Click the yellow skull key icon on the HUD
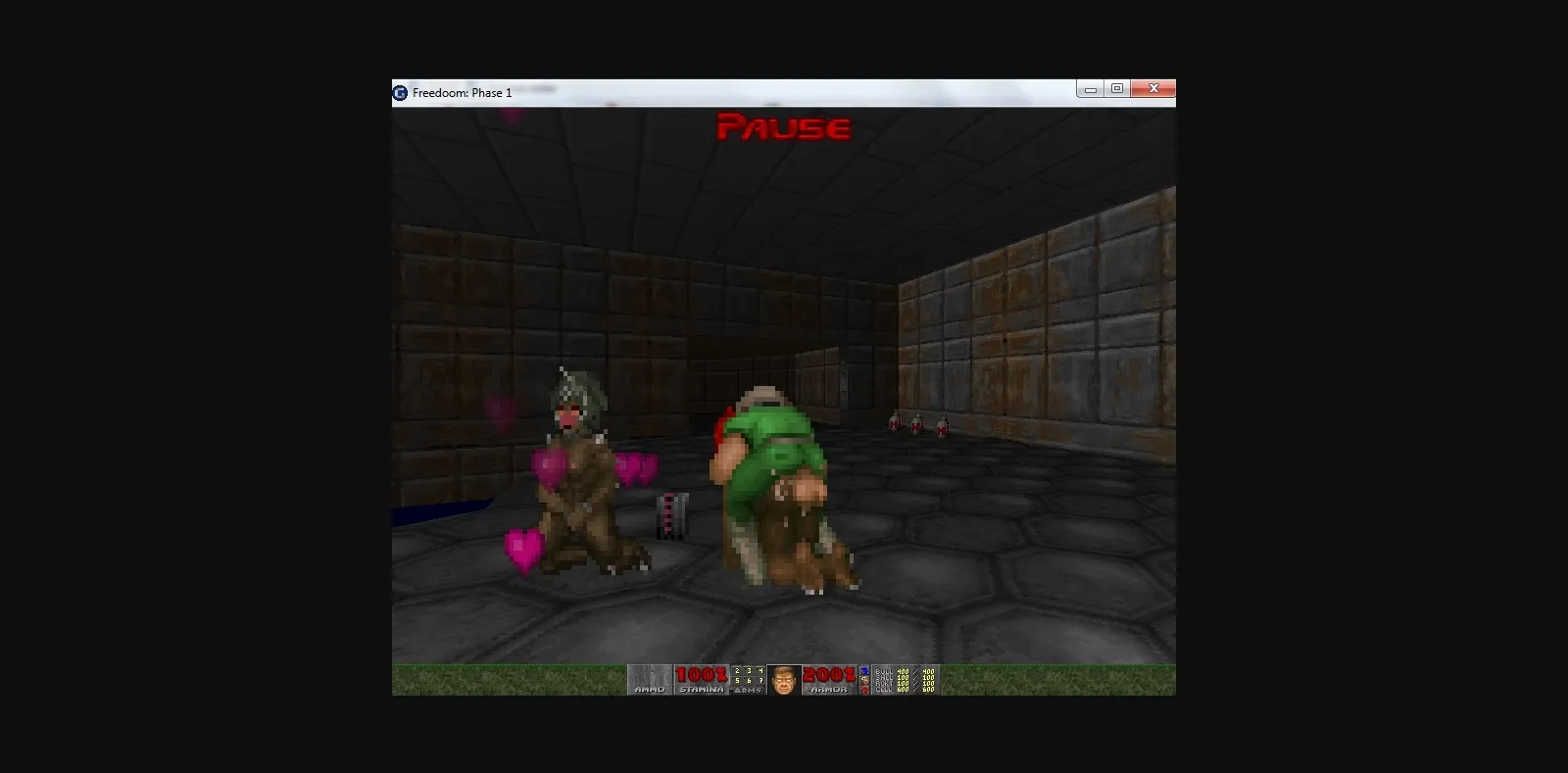1568x773 pixels. [865, 680]
